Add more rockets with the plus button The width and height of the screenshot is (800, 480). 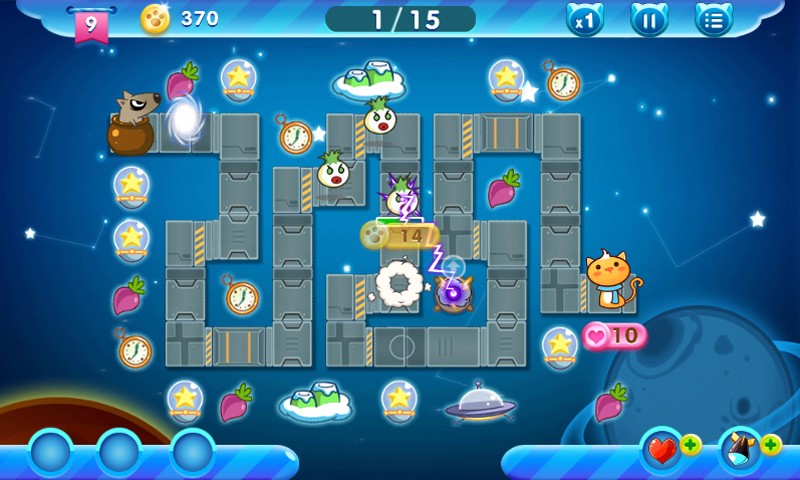pyautogui.click(x=771, y=445)
